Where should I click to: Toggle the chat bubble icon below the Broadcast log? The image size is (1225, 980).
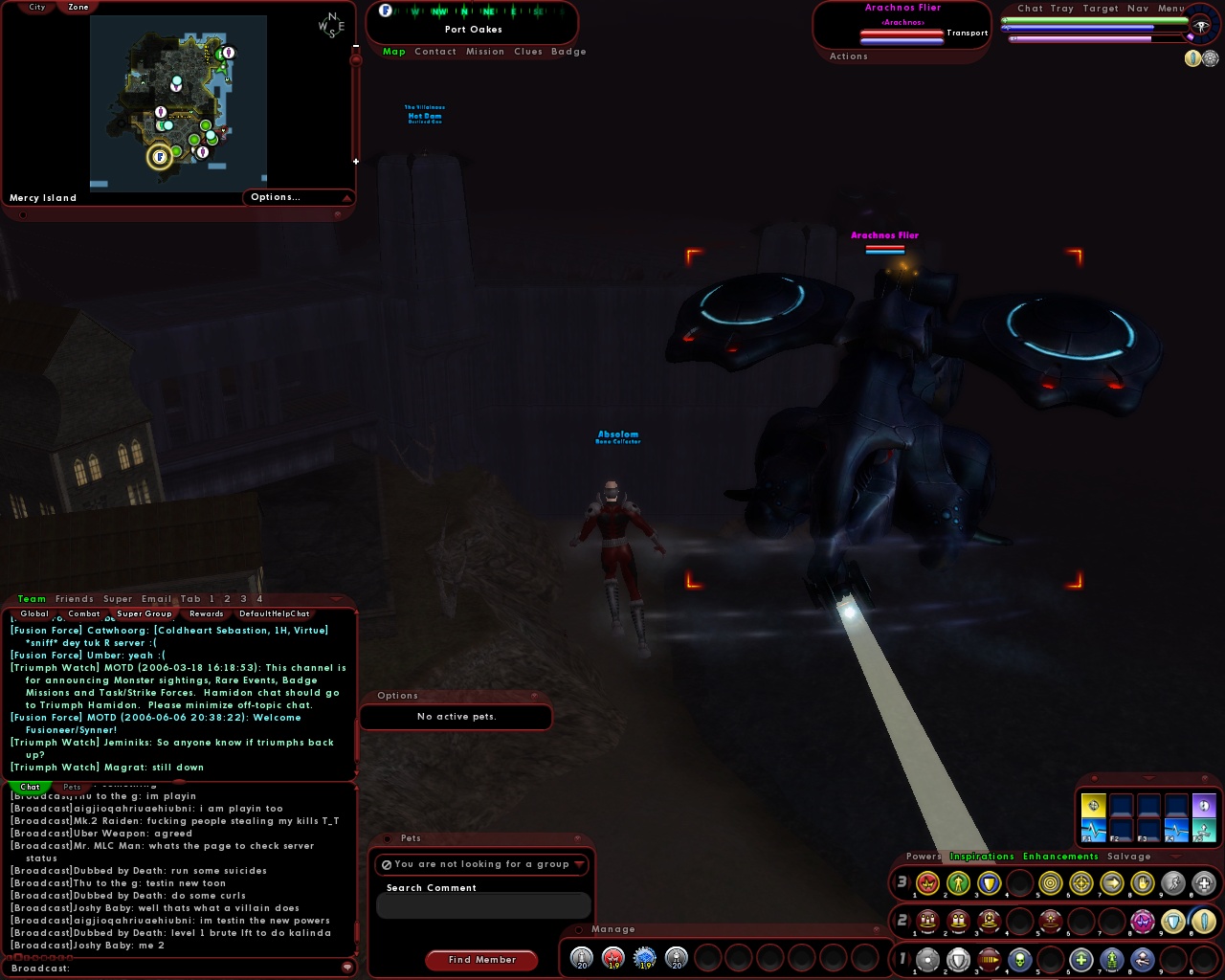coord(346,968)
